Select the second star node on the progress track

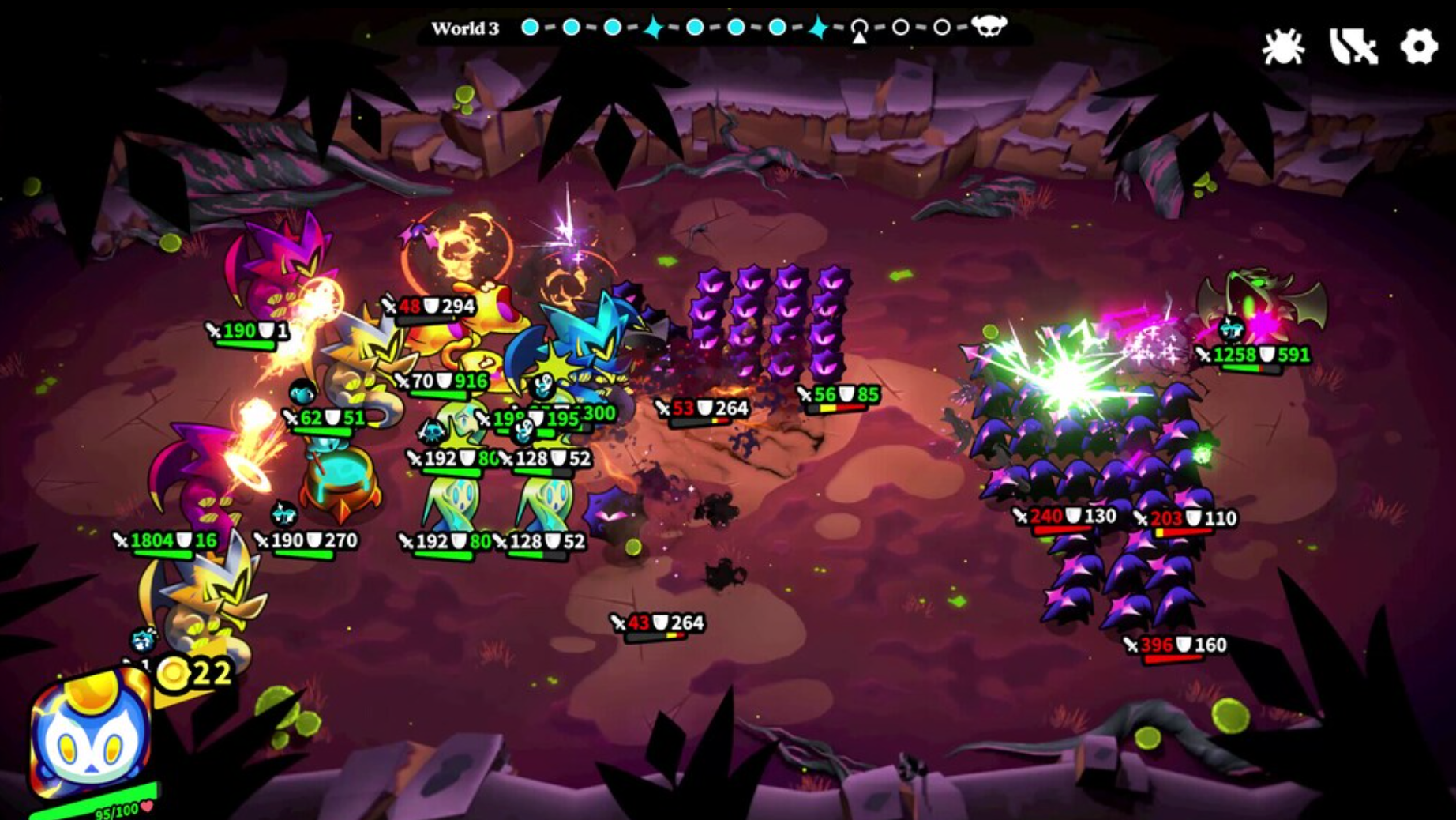pyautogui.click(x=818, y=28)
